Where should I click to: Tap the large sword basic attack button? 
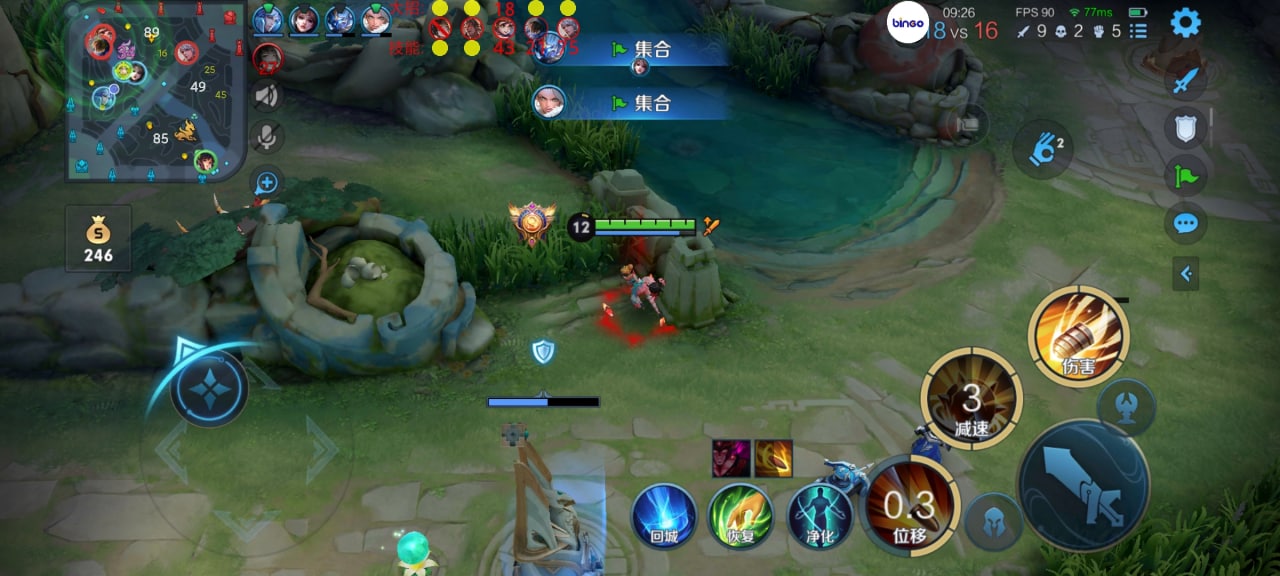coord(1084,485)
